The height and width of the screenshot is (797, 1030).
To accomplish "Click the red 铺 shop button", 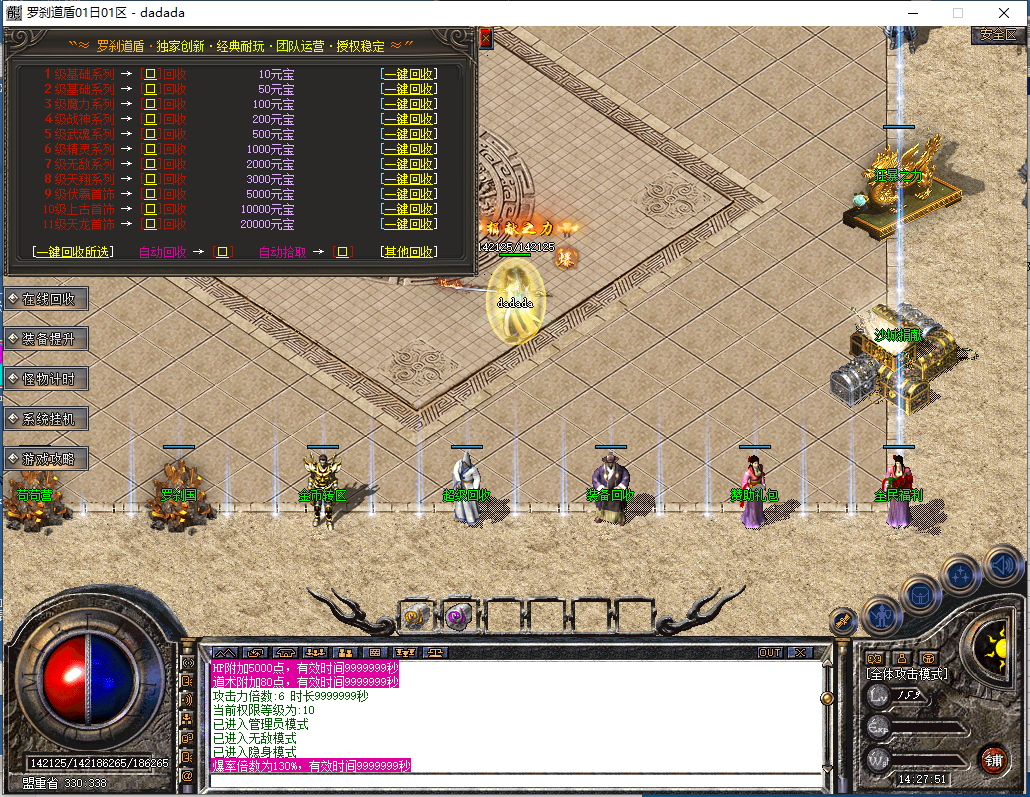I will click(992, 758).
